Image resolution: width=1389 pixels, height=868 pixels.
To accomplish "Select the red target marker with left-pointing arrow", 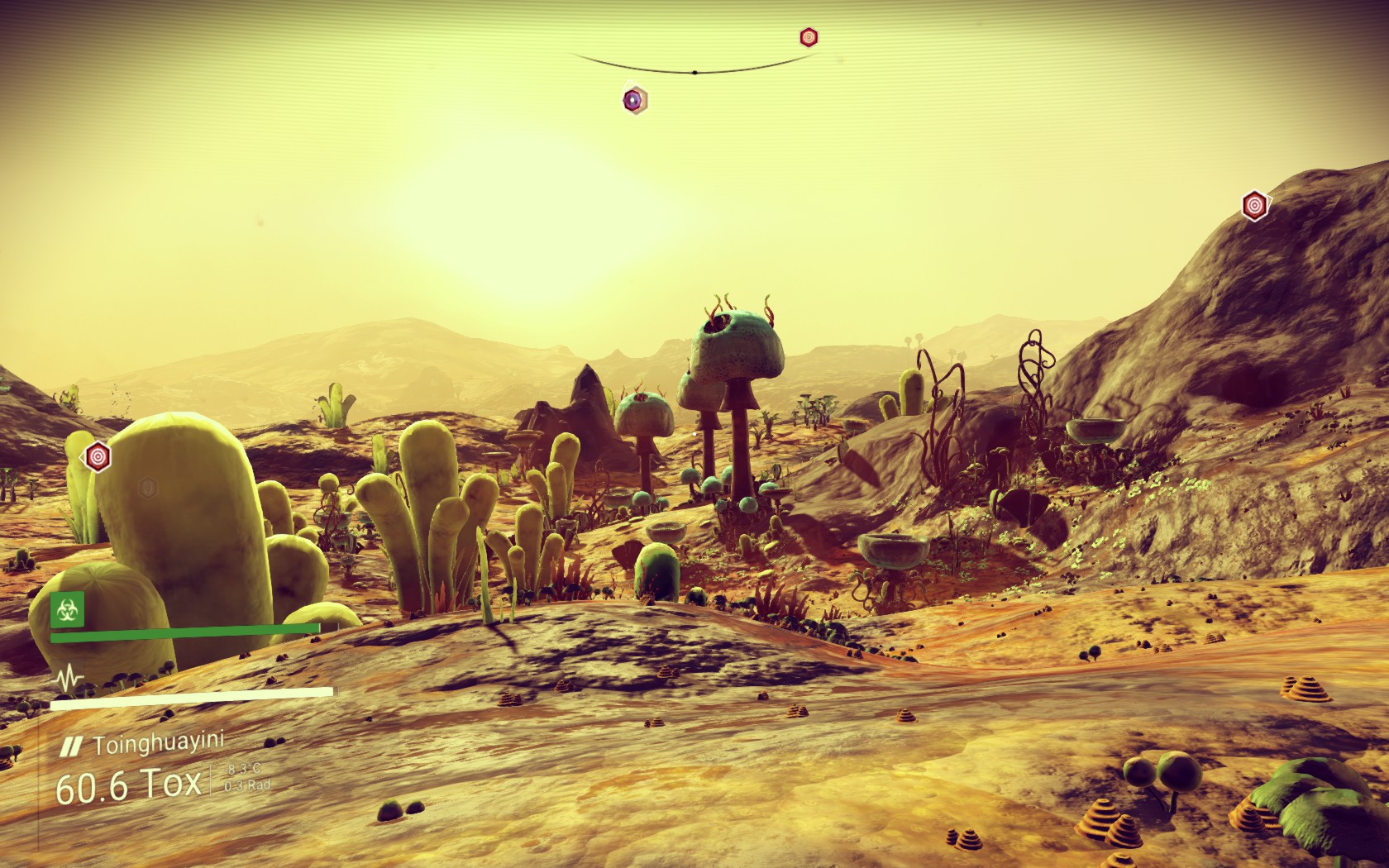I will (x=98, y=455).
